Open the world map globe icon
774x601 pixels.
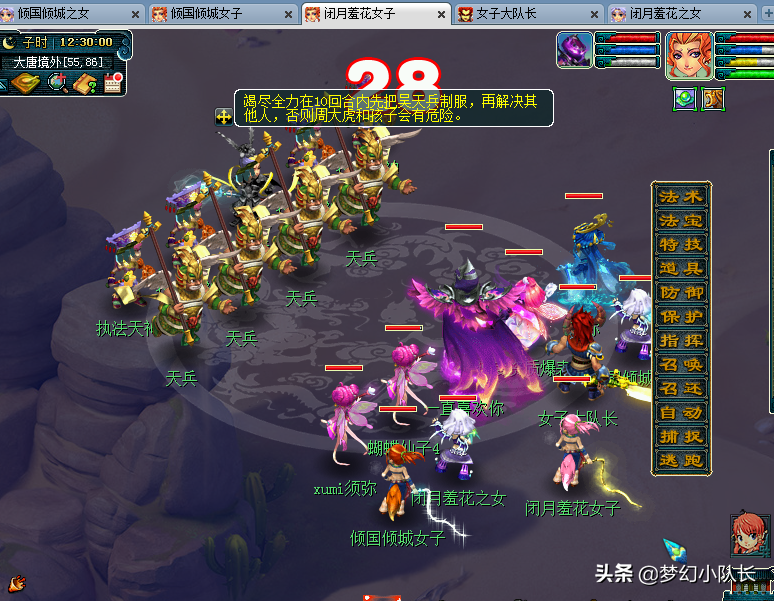58,84
